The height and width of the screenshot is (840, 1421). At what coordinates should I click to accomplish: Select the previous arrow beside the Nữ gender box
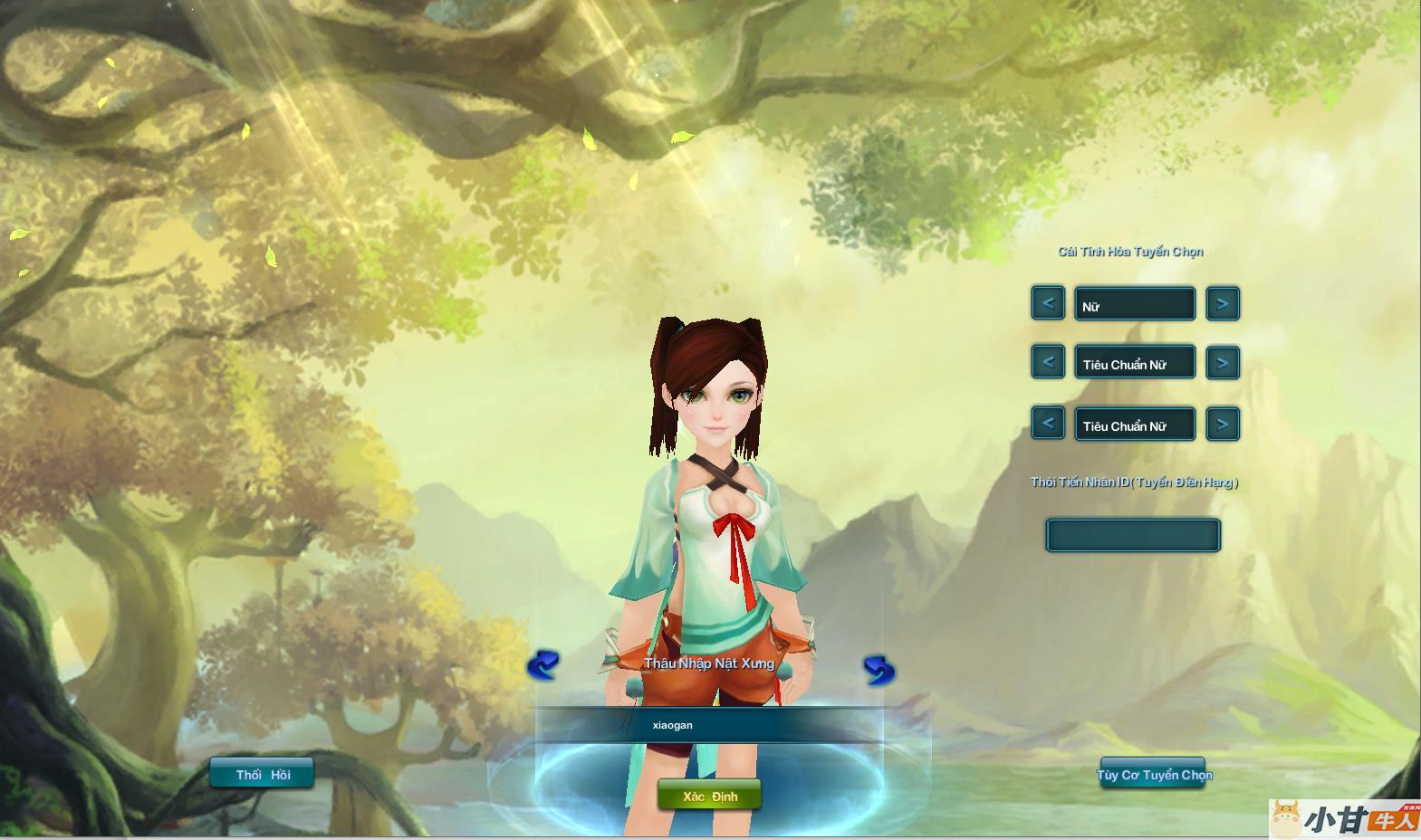pos(1048,303)
